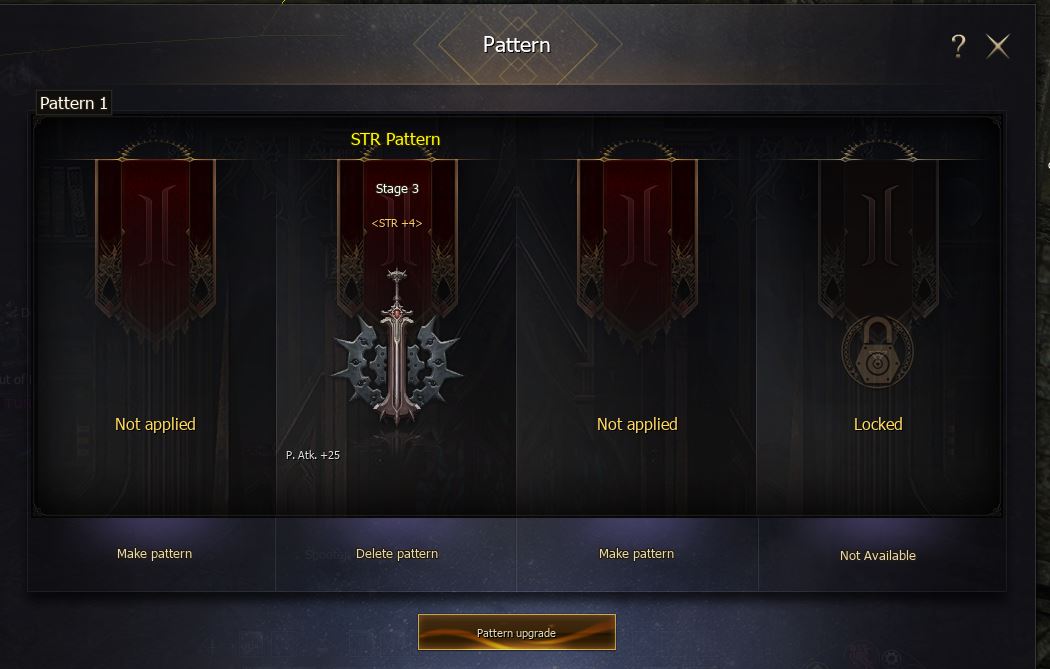The height and width of the screenshot is (669, 1050).
Task: Switch to the Pattern 1 tab
Action: [x=73, y=103]
